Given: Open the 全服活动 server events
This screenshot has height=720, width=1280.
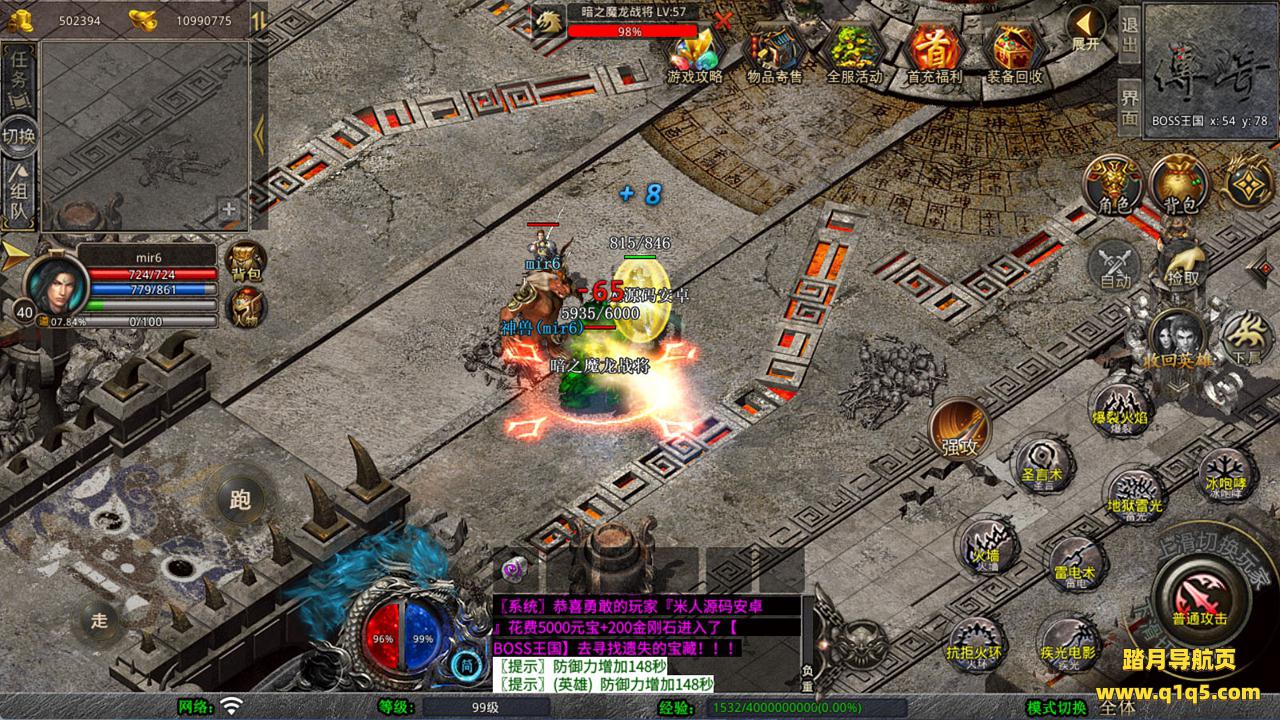Looking at the screenshot, I should (x=855, y=50).
